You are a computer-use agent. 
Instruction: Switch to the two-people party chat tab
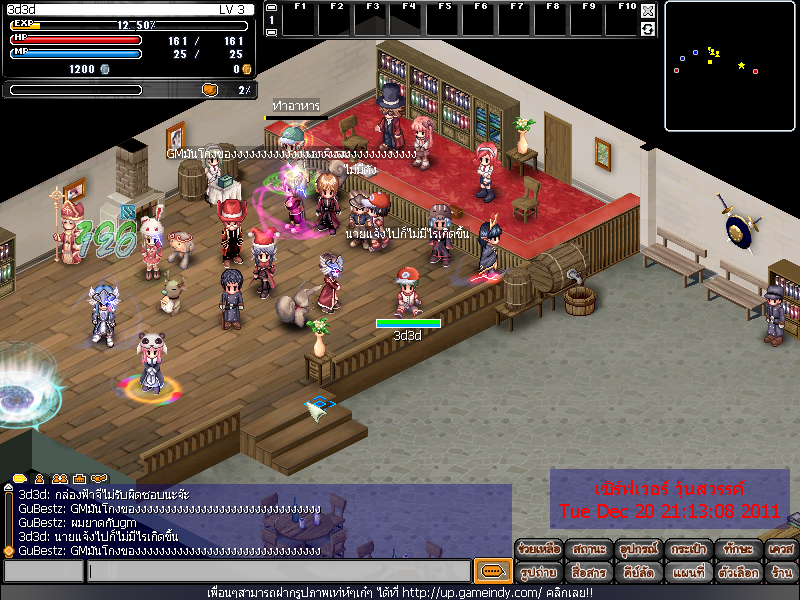[60, 479]
